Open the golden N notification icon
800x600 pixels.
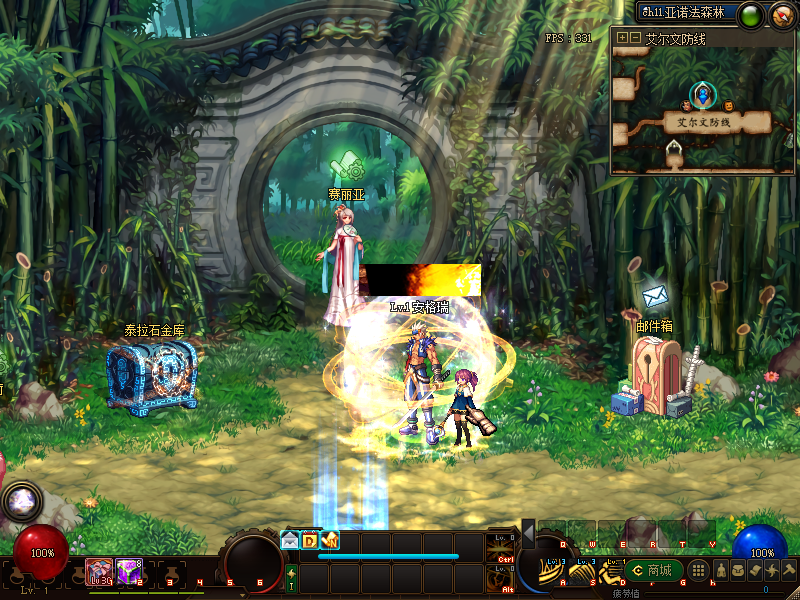coord(330,540)
